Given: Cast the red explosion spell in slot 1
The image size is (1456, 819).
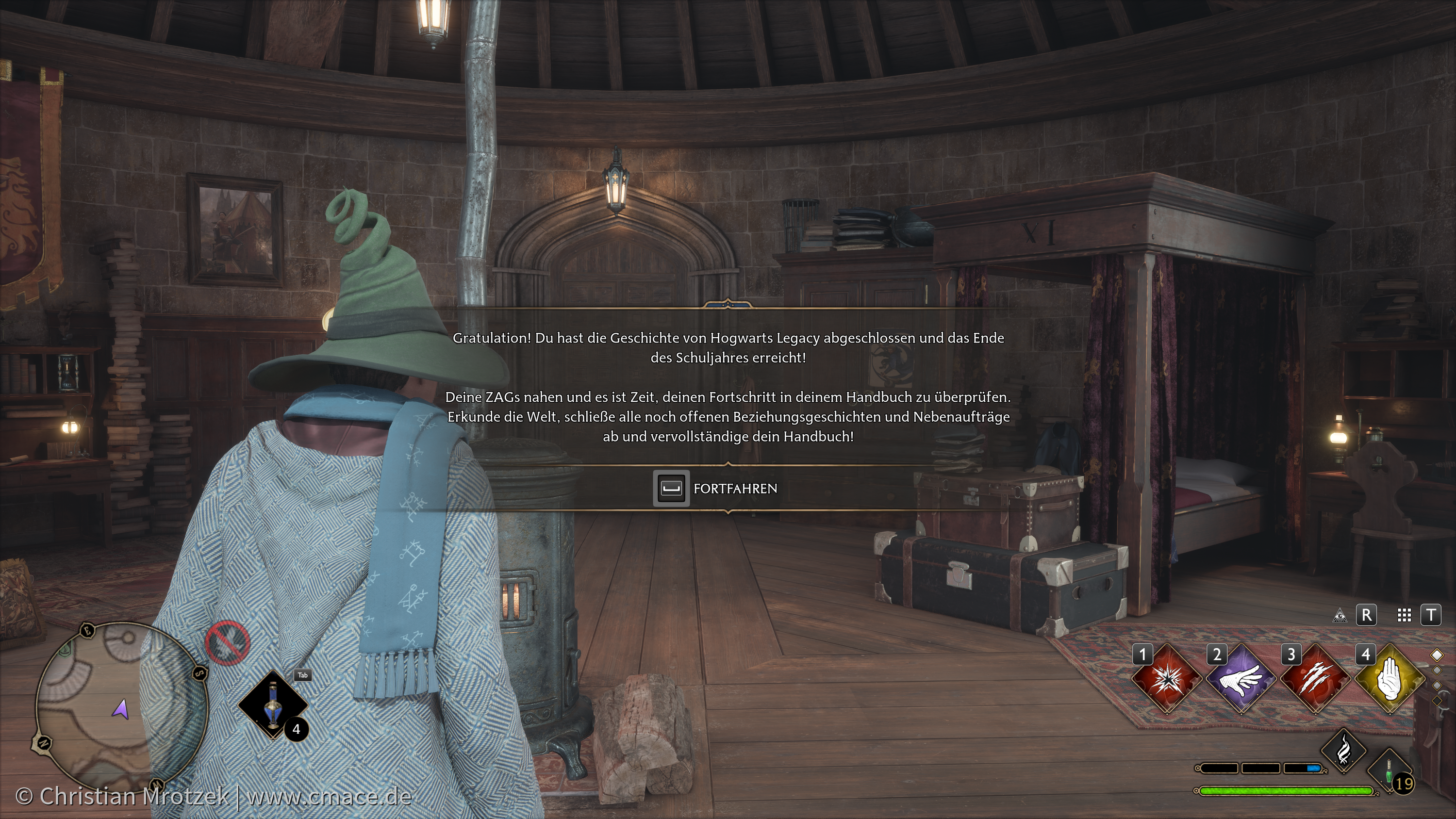Looking at the screenshot, I should point(1167,679).
